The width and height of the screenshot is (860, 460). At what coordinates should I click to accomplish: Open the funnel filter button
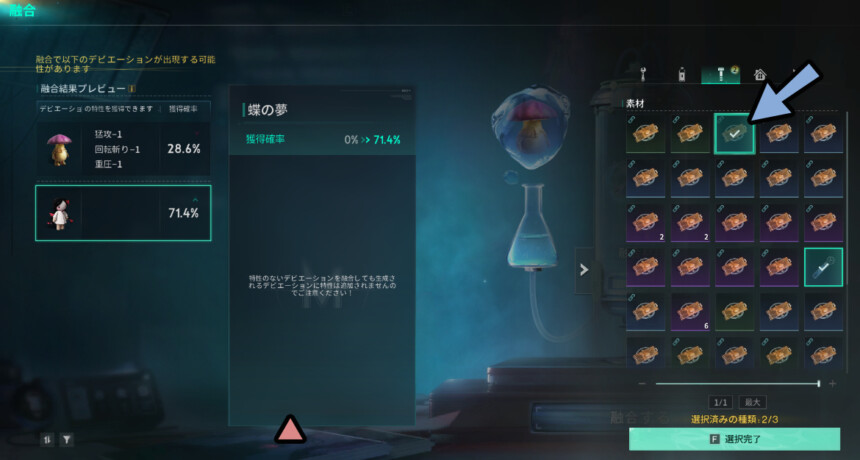point(67,438)
